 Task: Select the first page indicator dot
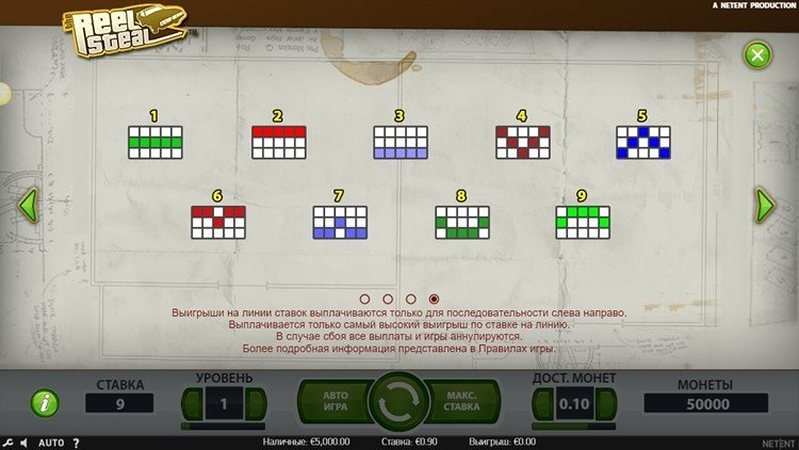tap(364, 299)
